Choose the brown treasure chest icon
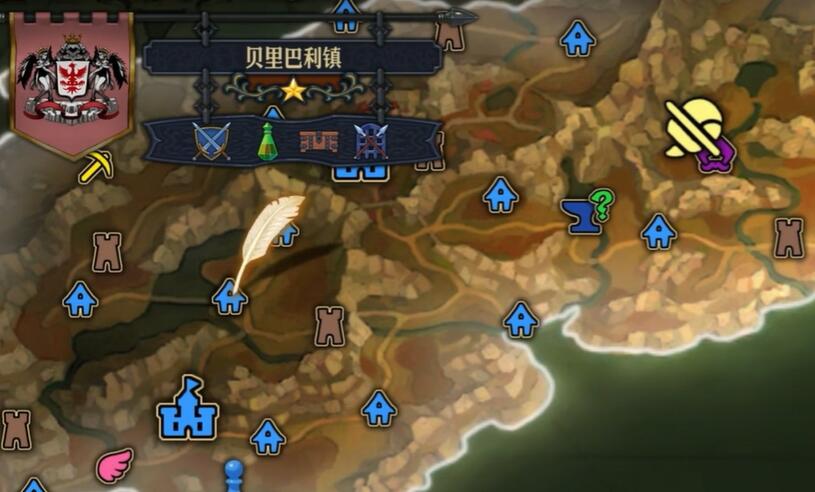 point(318,142)
